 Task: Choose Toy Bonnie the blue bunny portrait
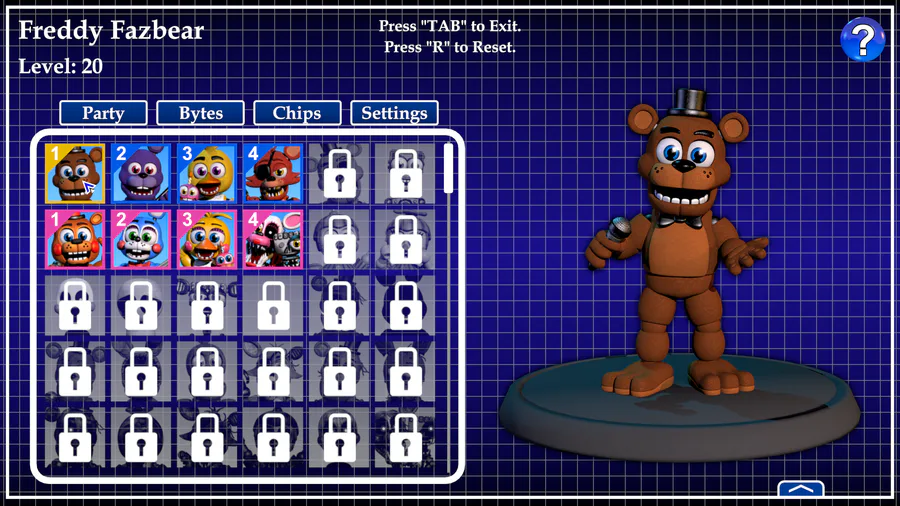click(141, 239)
